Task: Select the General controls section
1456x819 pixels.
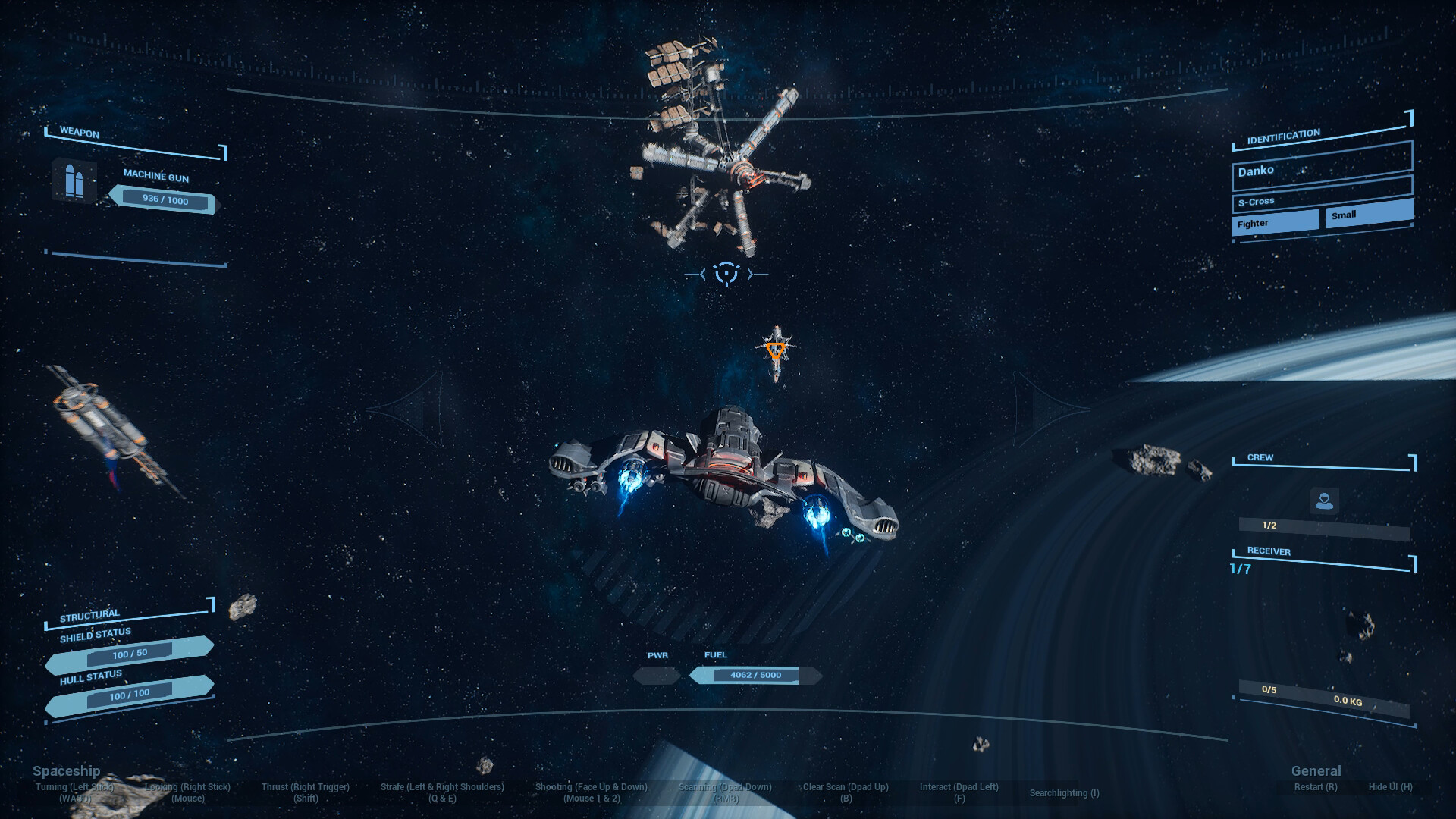Action: [1316, 770]
